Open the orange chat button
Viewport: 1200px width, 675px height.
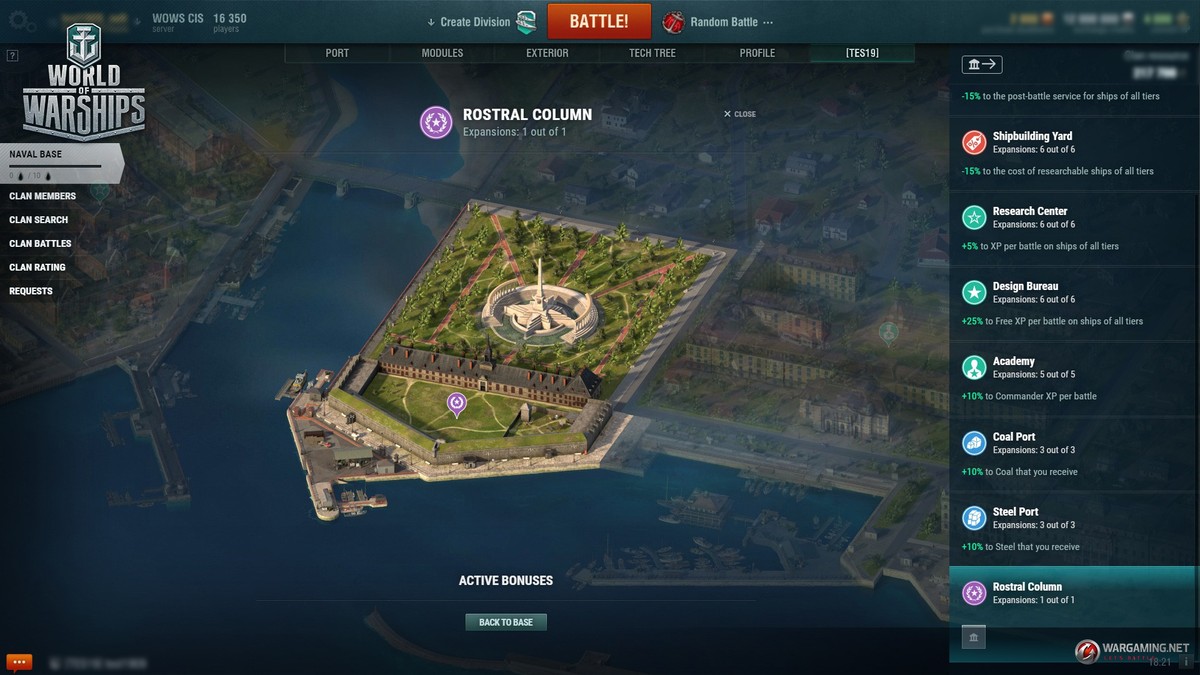(x=19, y=662)
